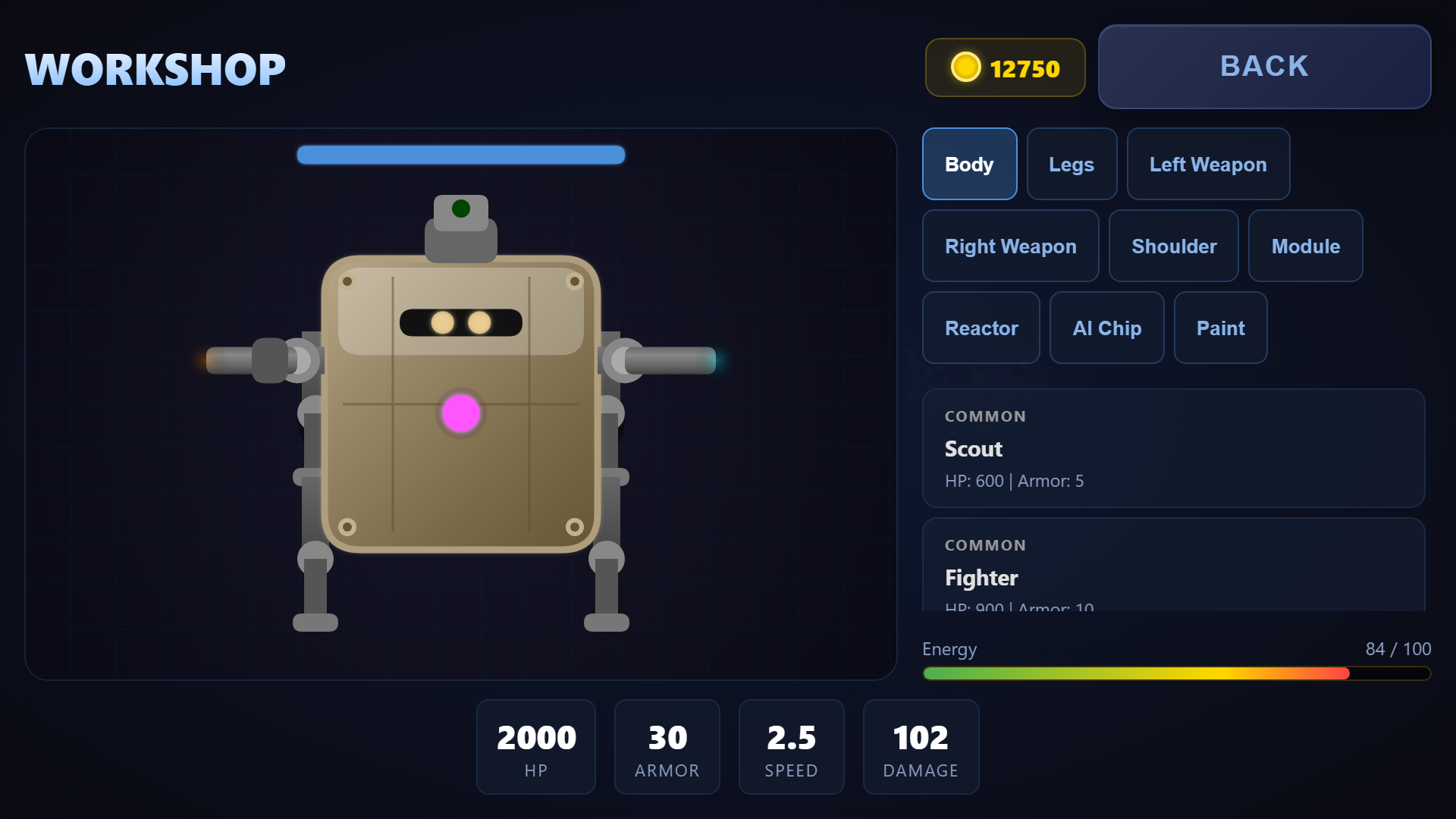Open the AI Chip category
This screenshot has height=819, width=1456.
1106,328
